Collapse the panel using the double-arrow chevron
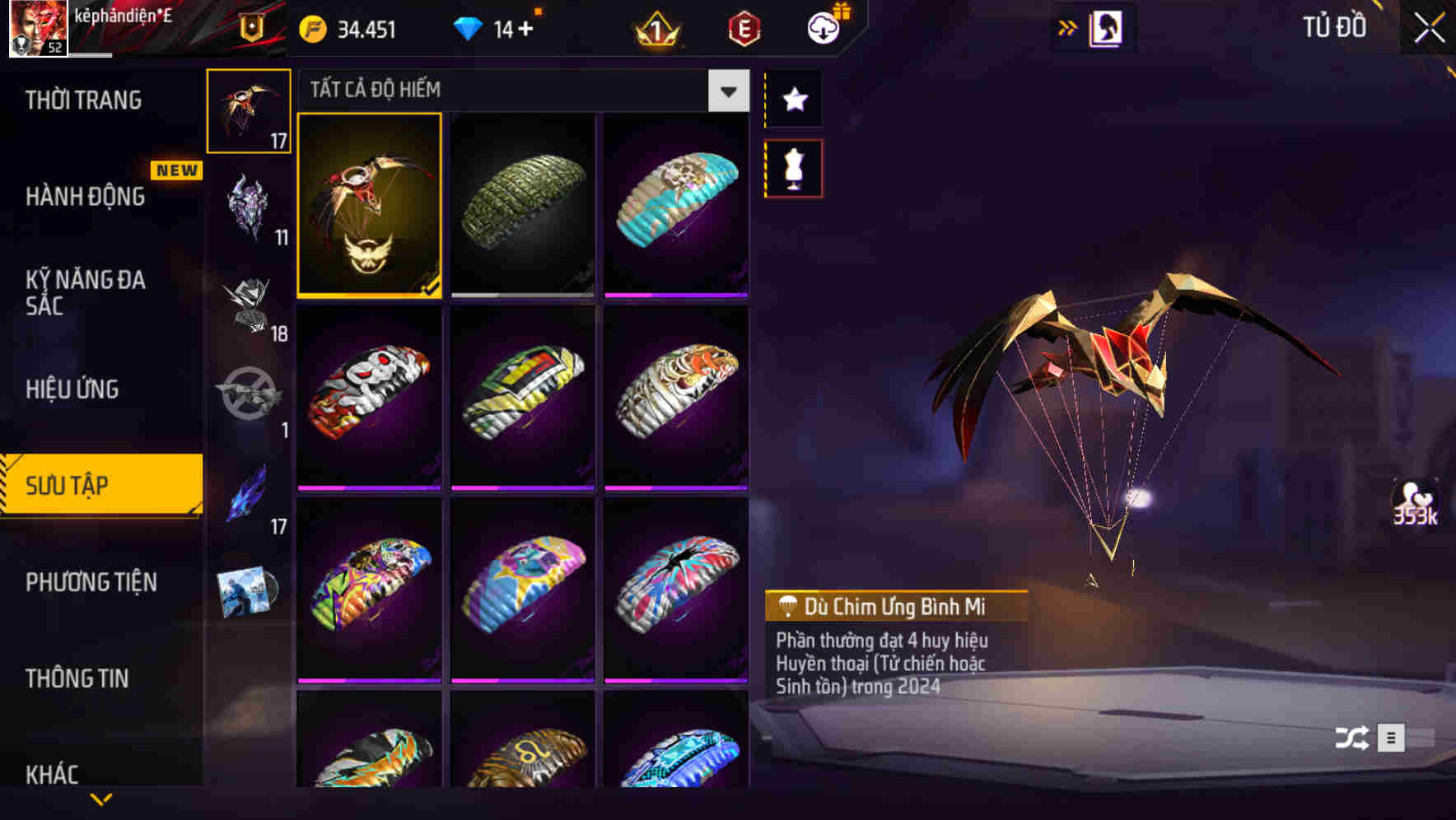 (x=1068, y=26)
